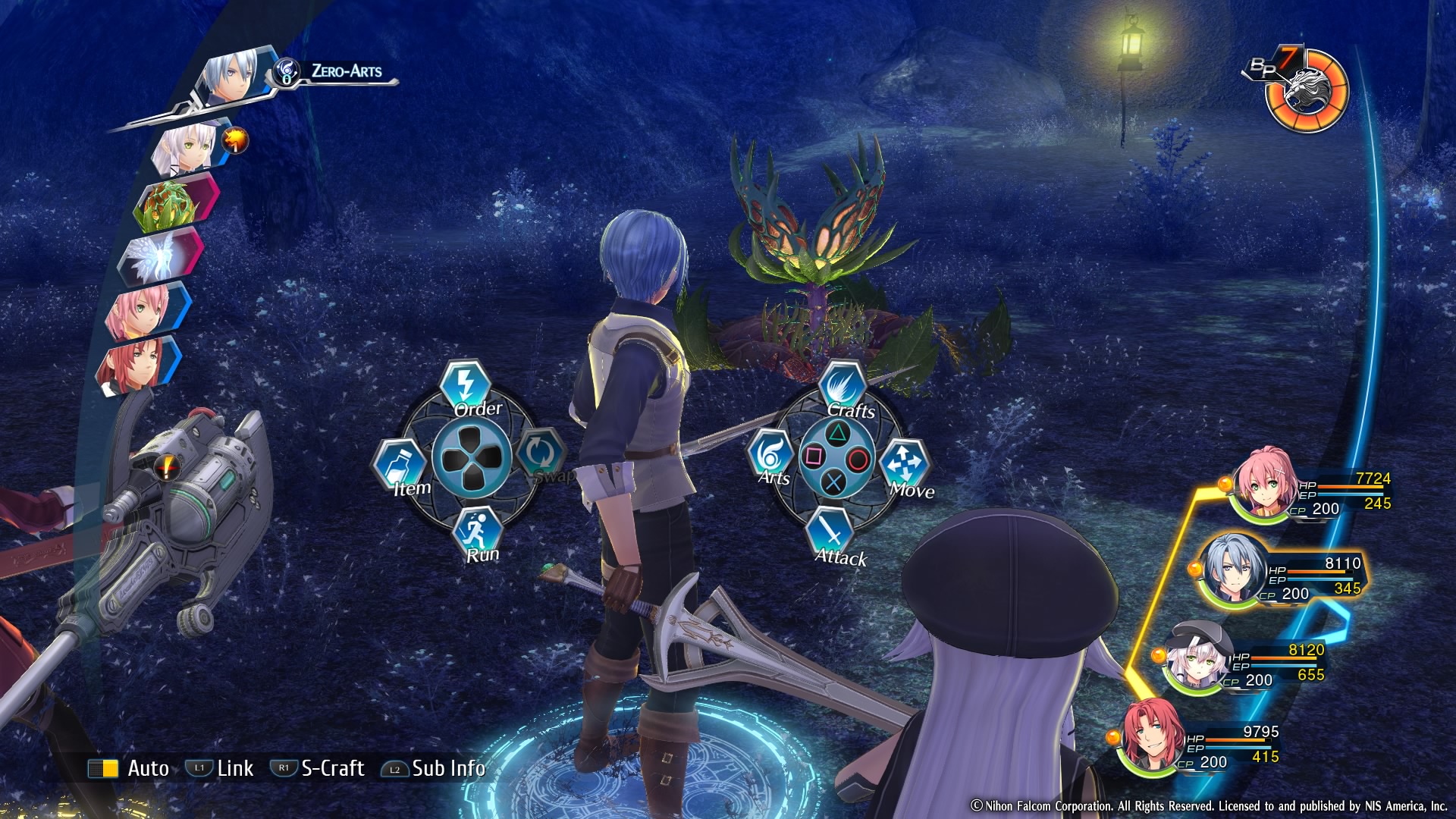The image size is (1456, 819).
Task: Click the Zero-Arts turn bonus icon
Action: 287,72
